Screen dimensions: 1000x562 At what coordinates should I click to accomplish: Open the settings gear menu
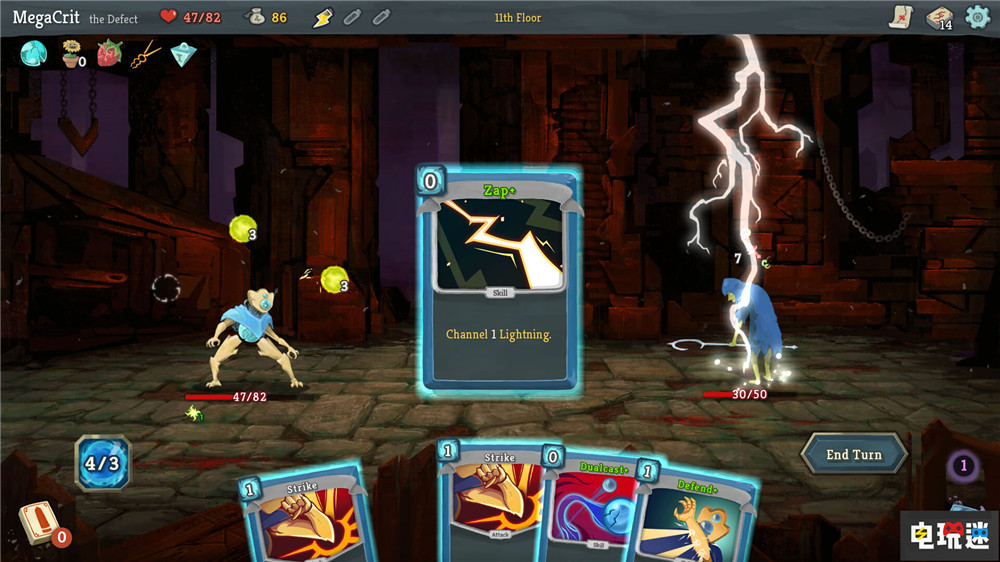(x=977, y=17)
